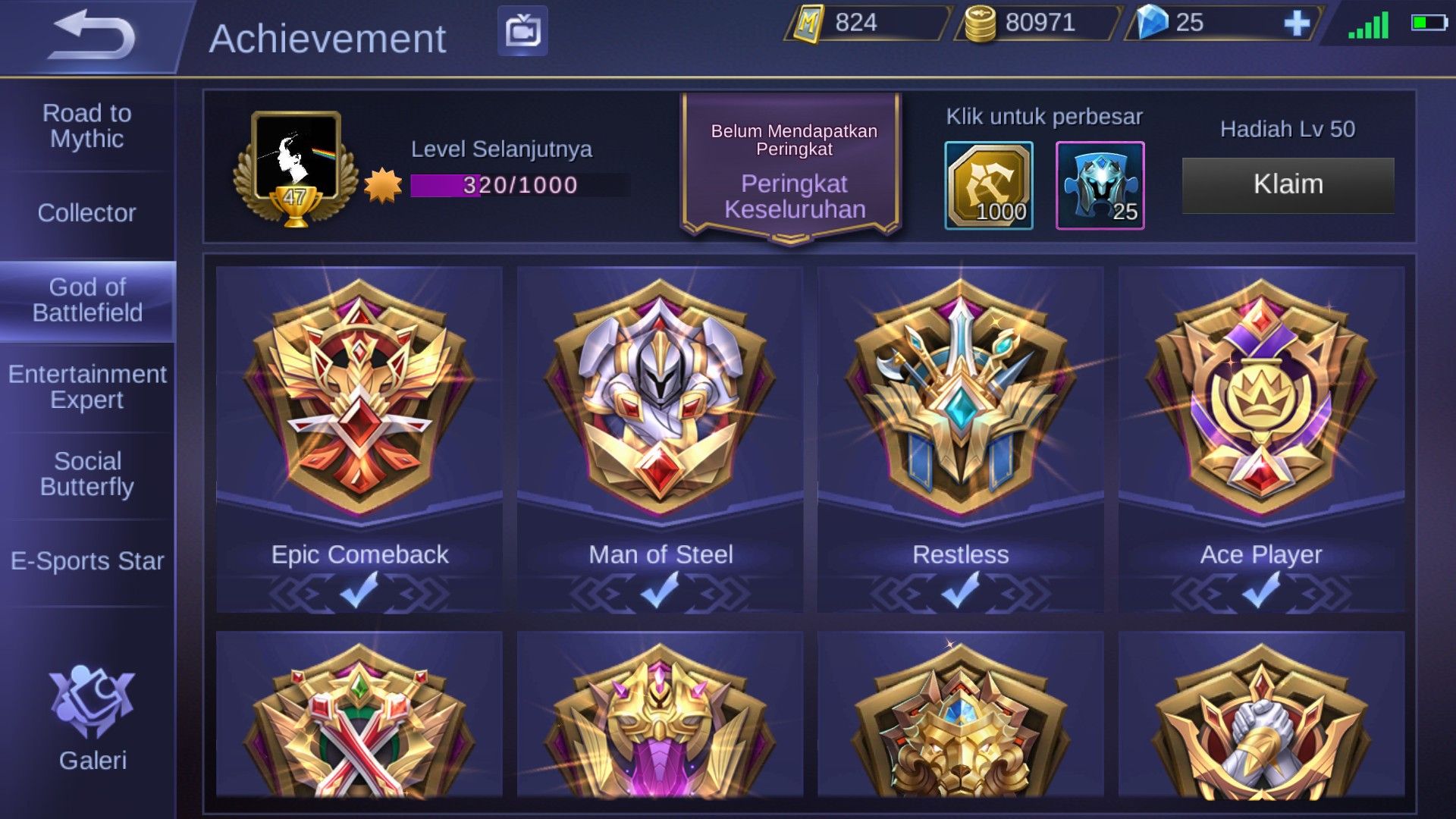1456x819 pixels.
Task: Tap the level 47 trophy badge
Action: click(297, 171)
